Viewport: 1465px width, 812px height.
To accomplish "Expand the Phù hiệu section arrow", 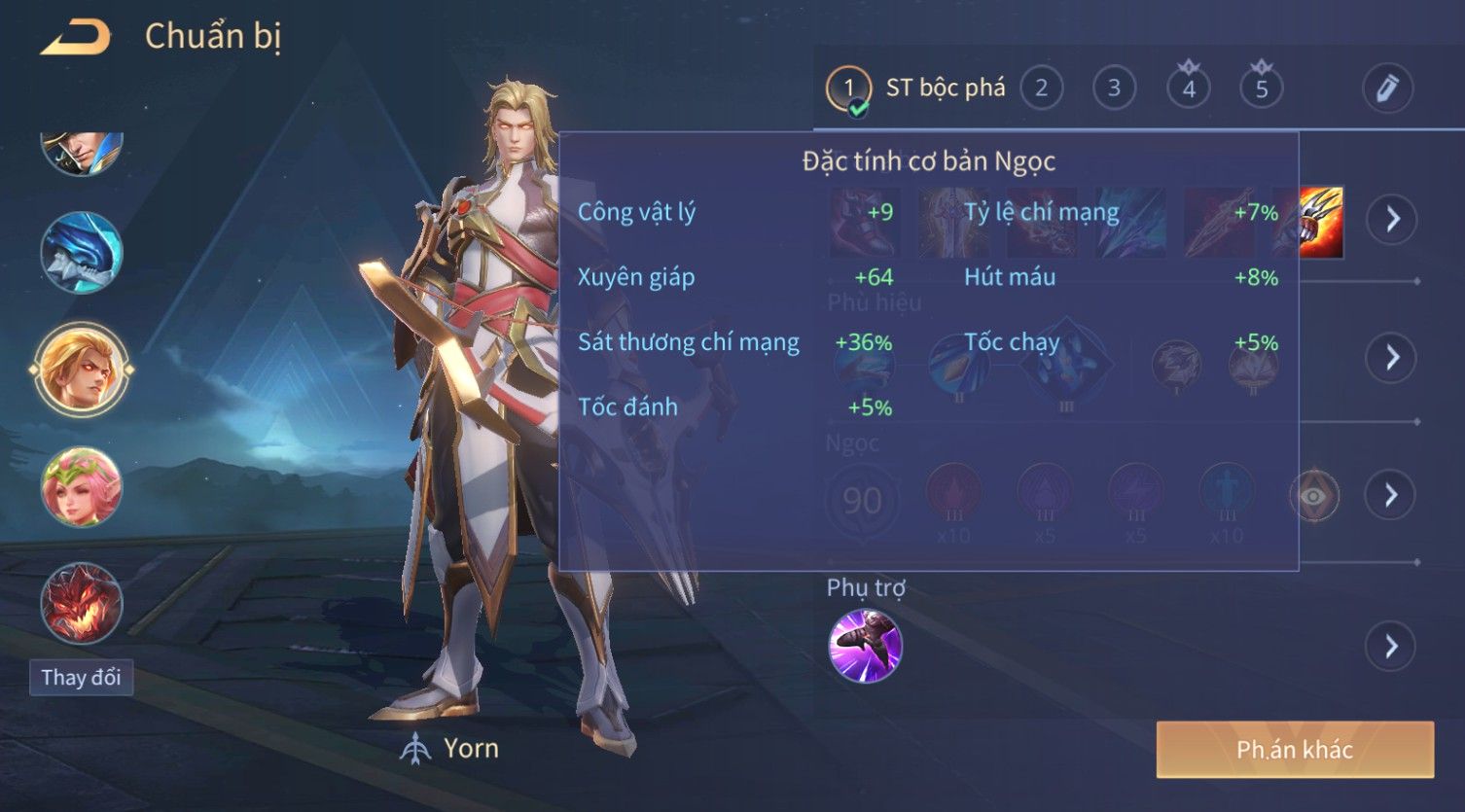I will 1392,357.
